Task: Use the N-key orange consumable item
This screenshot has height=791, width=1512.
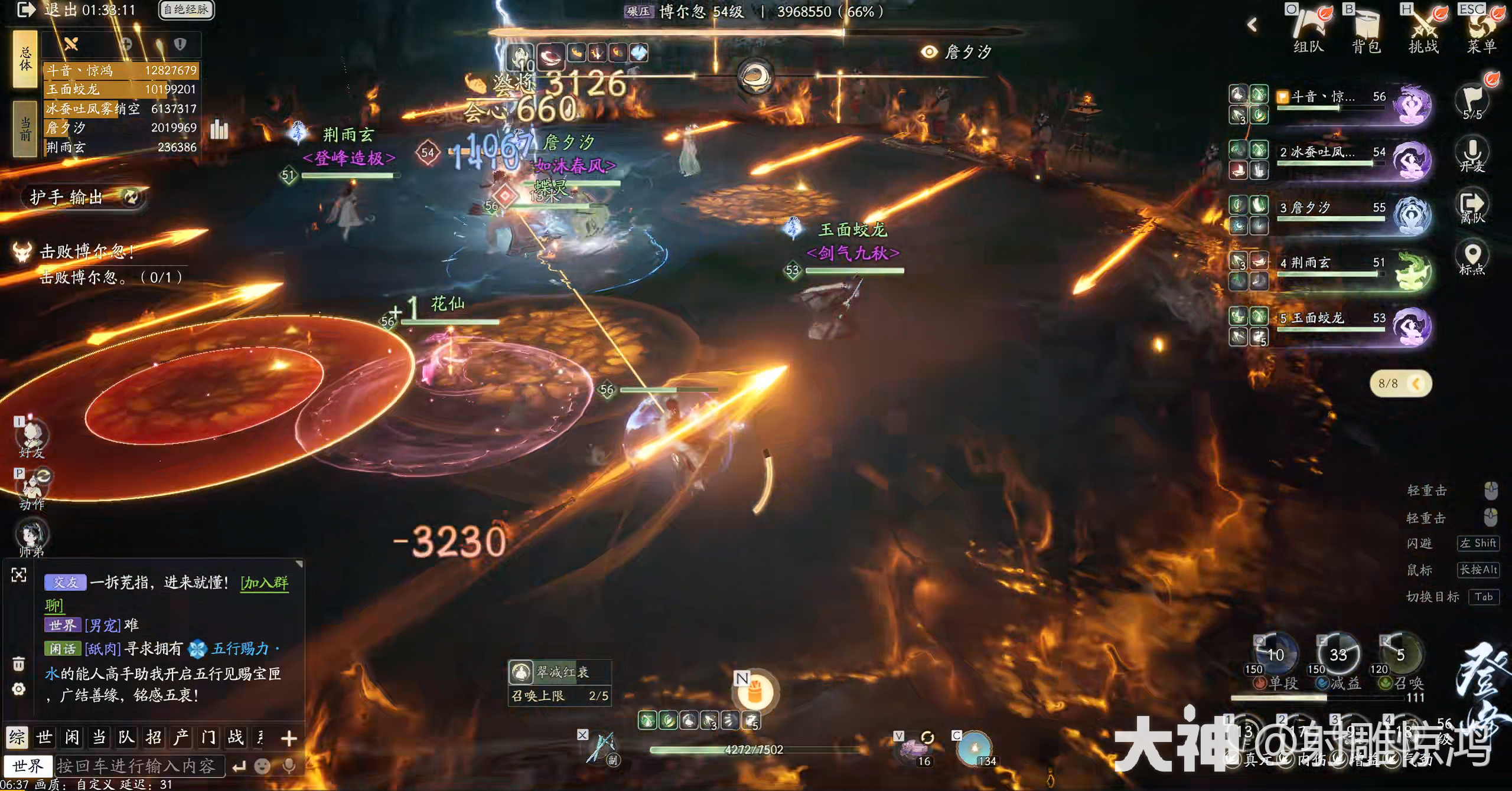Action: coord(755,691)
